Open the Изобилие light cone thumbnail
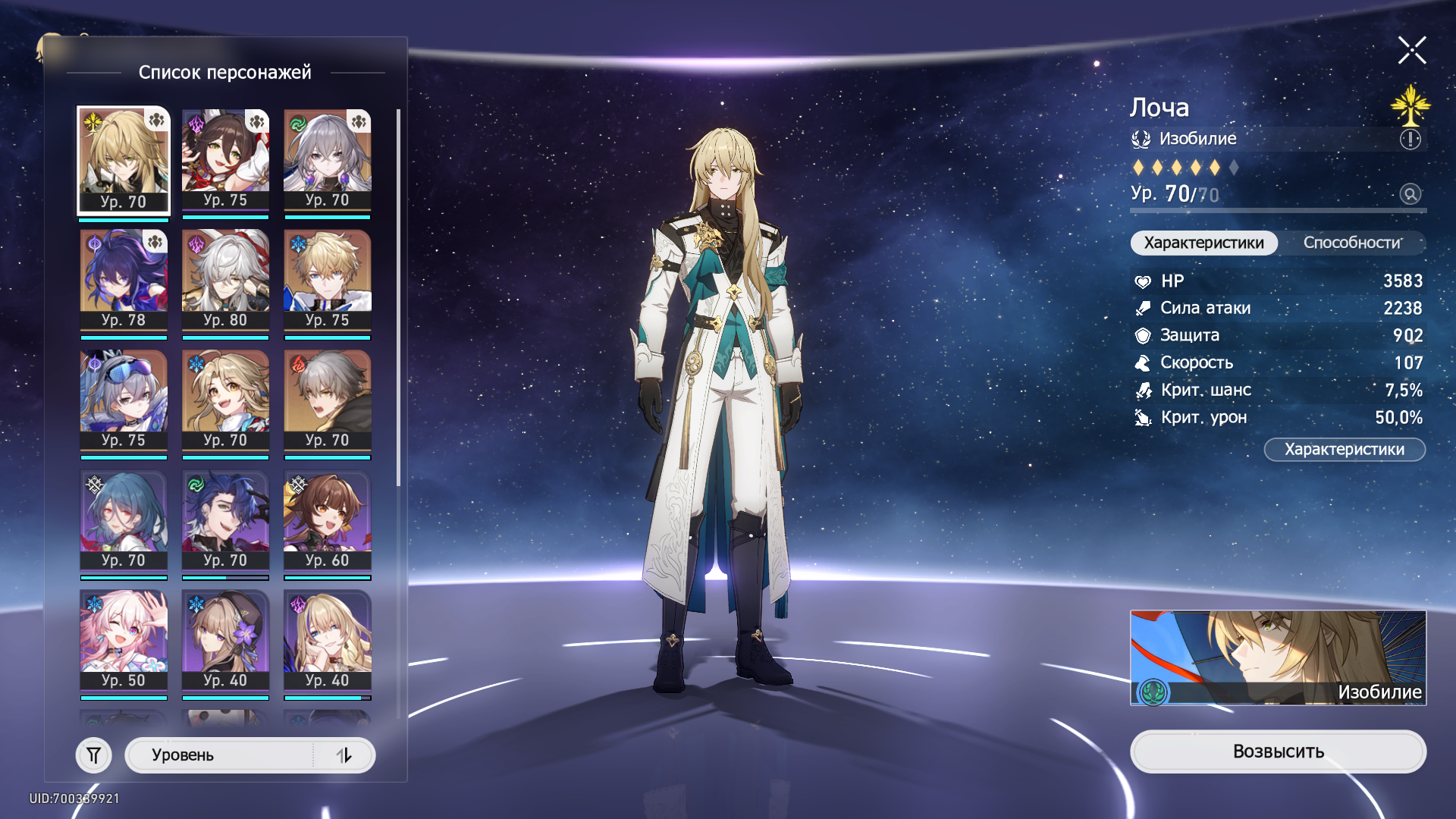 click(1278, 657)
